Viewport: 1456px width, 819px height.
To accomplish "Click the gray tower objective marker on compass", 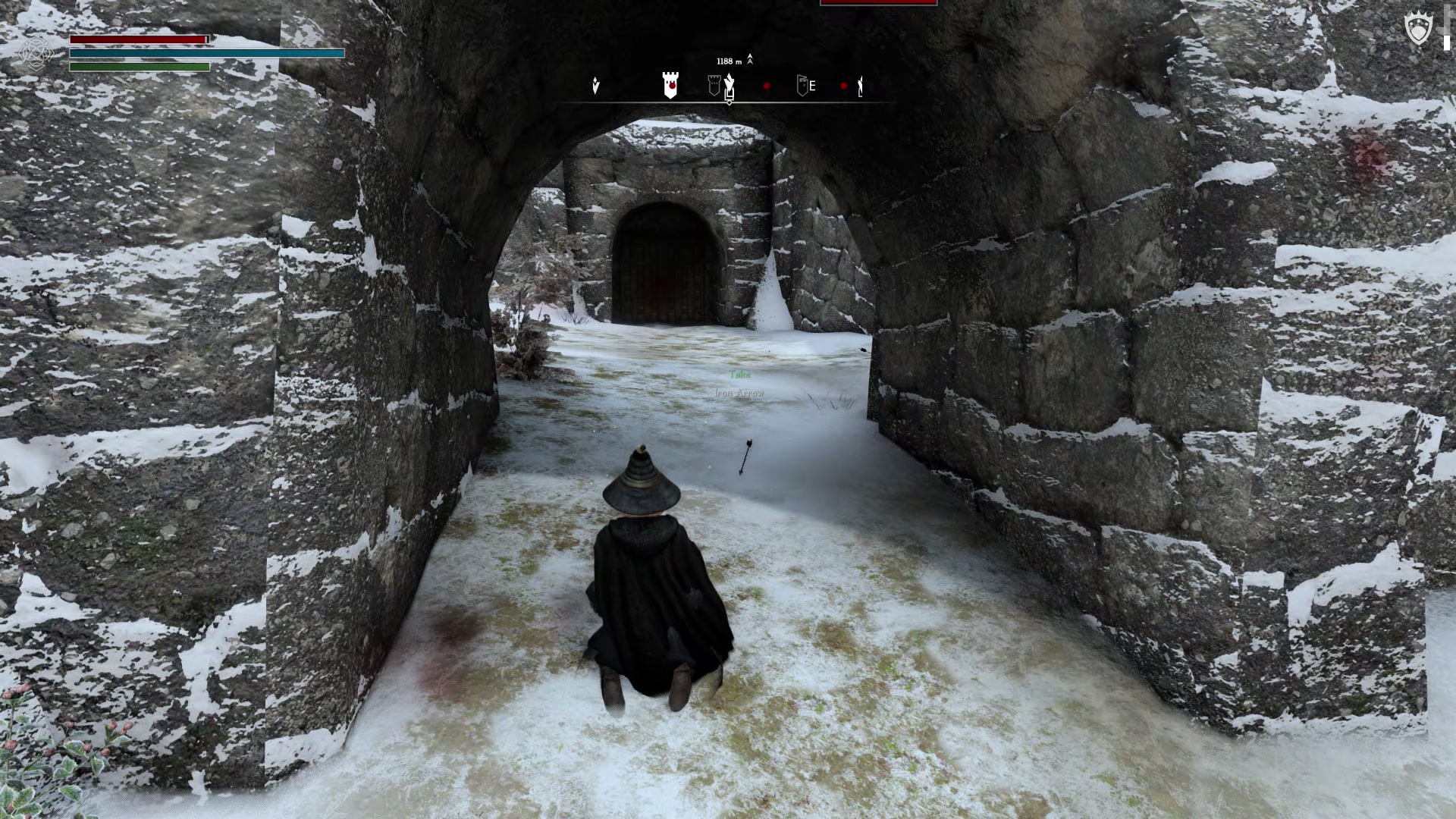I will pyautogui.click(x=714, y=83).
